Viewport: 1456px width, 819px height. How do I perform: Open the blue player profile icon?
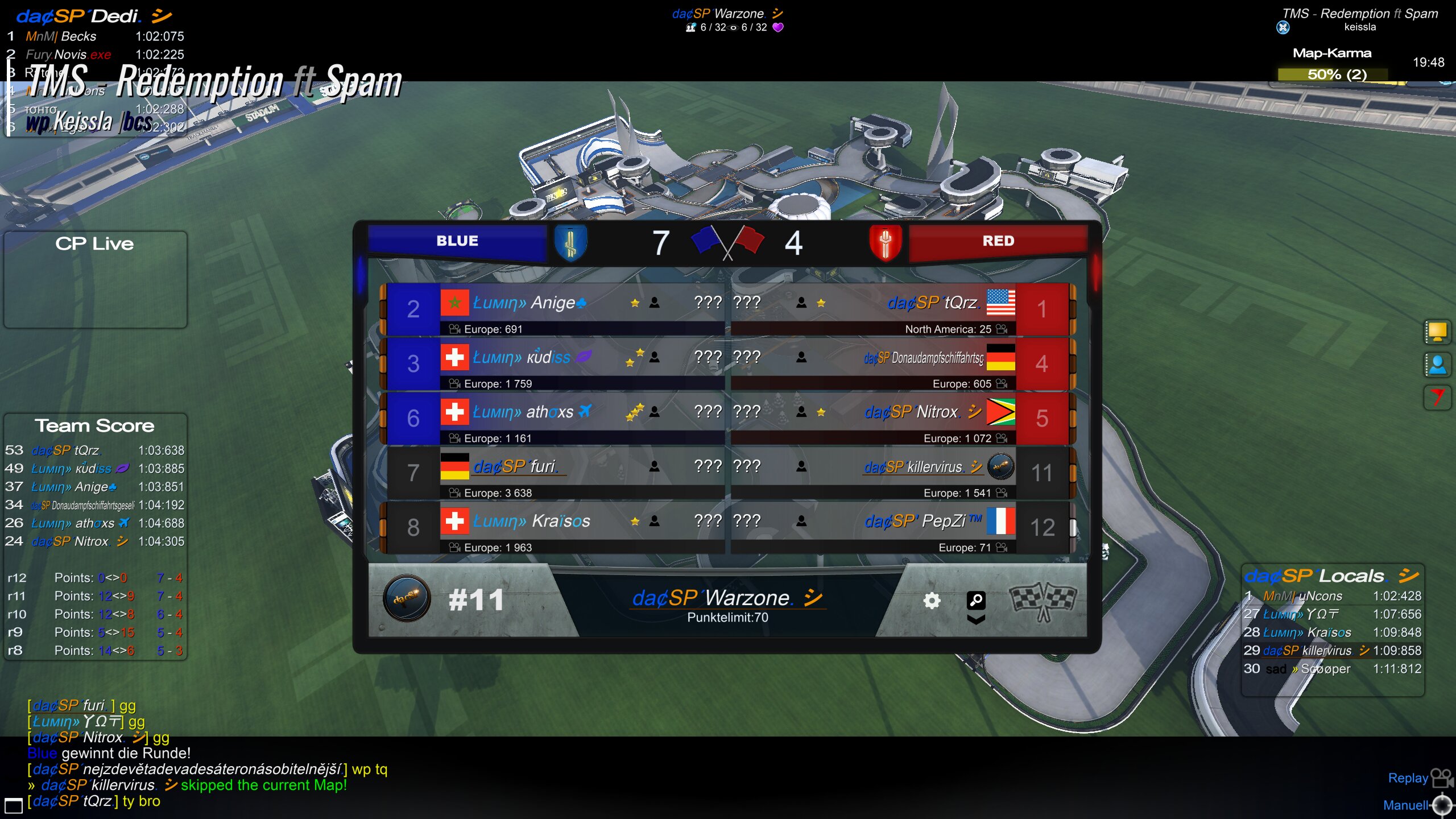pos(1437,365)
